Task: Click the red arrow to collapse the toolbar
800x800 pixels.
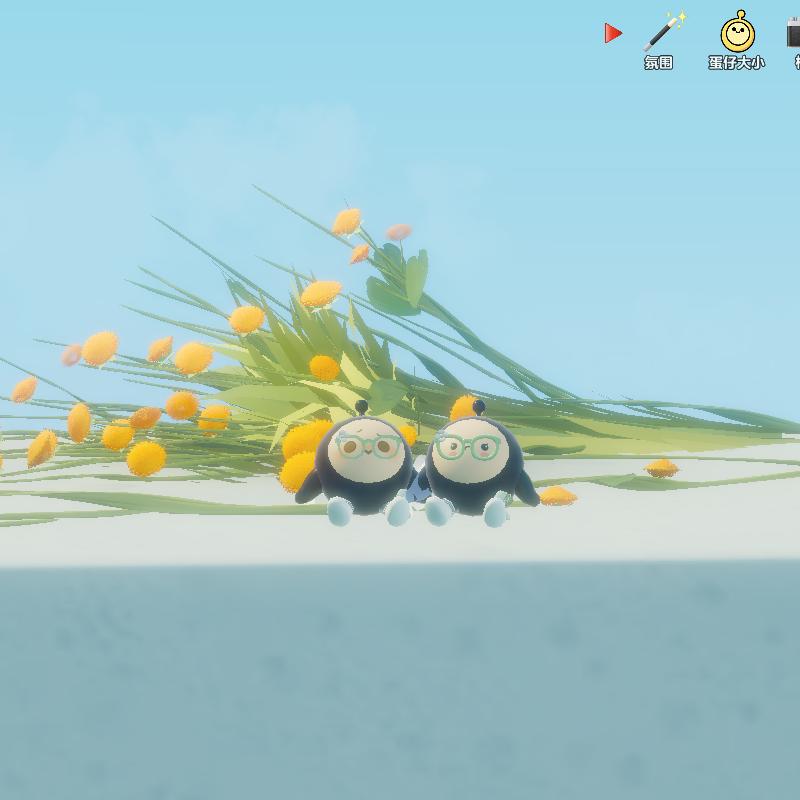Action: pyautogui.click(x=613, y=34)
